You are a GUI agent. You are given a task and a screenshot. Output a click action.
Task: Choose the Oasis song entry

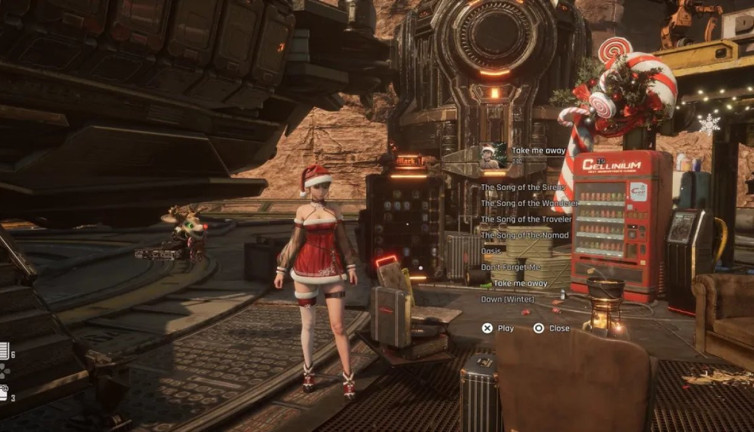click(x=492, y=251)
